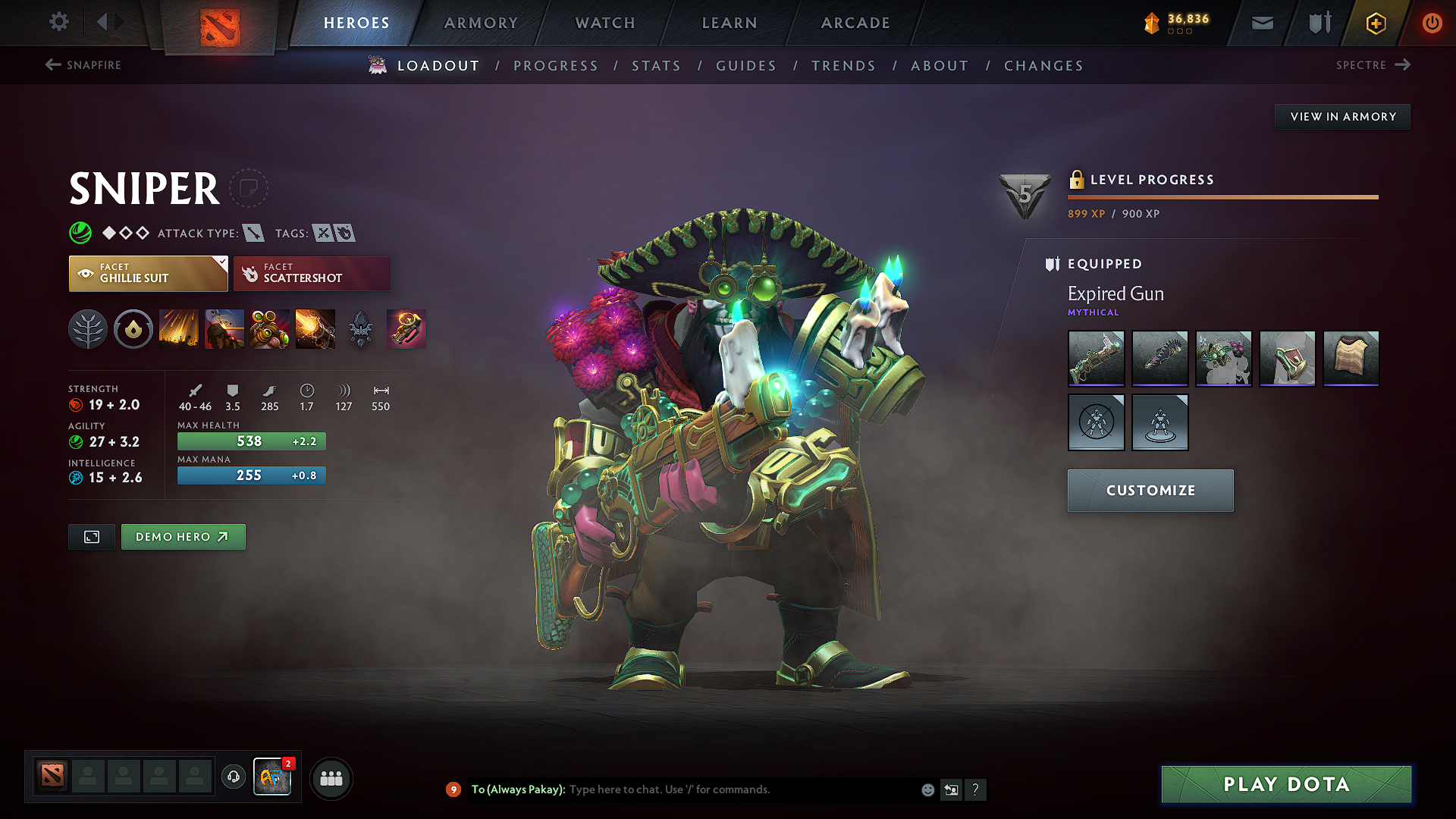Click View in Armory button
1456x819 pixels.
tap(1342, 117)
